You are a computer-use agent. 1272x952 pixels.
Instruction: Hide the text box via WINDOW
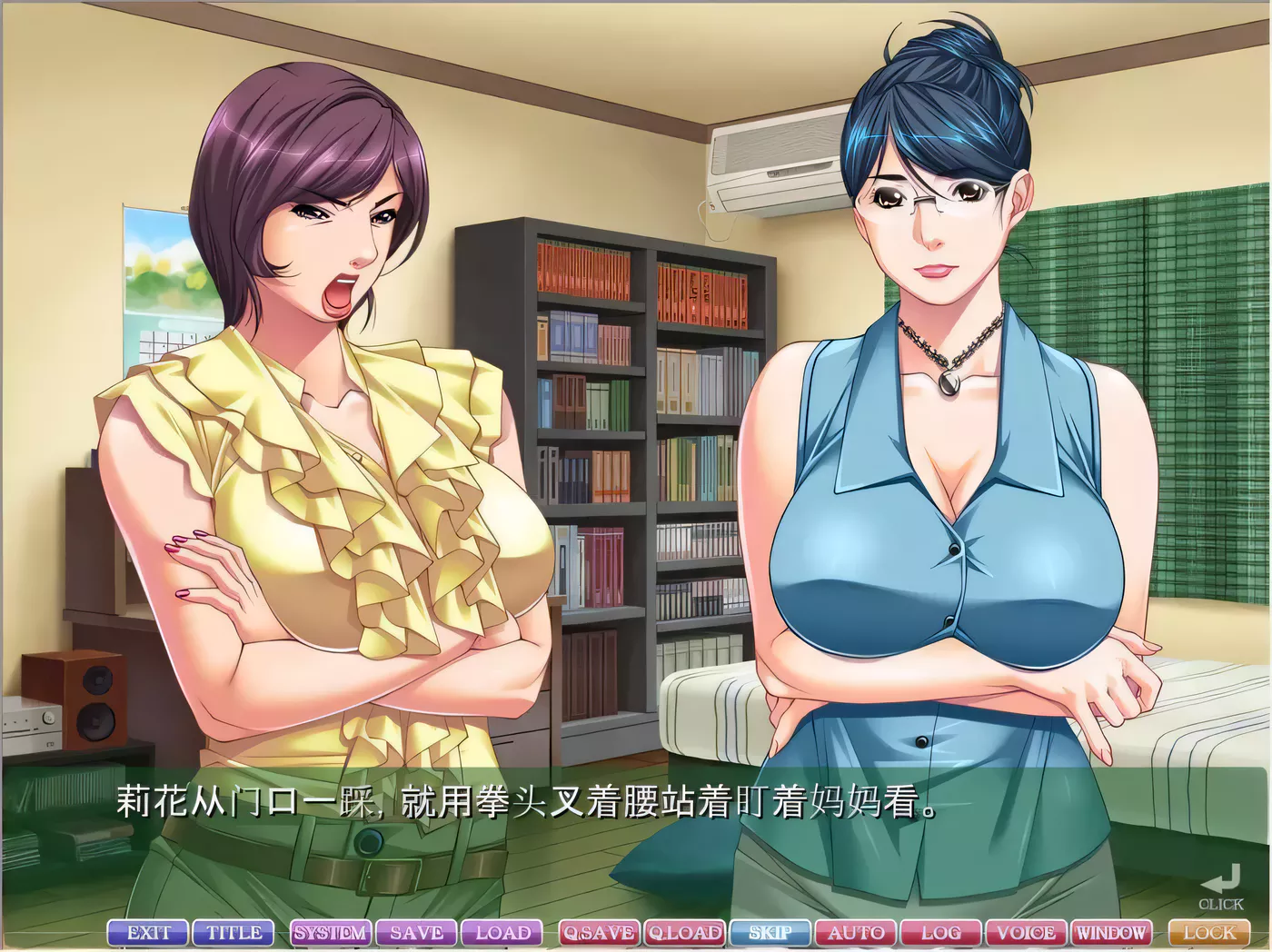(1110, 933)
